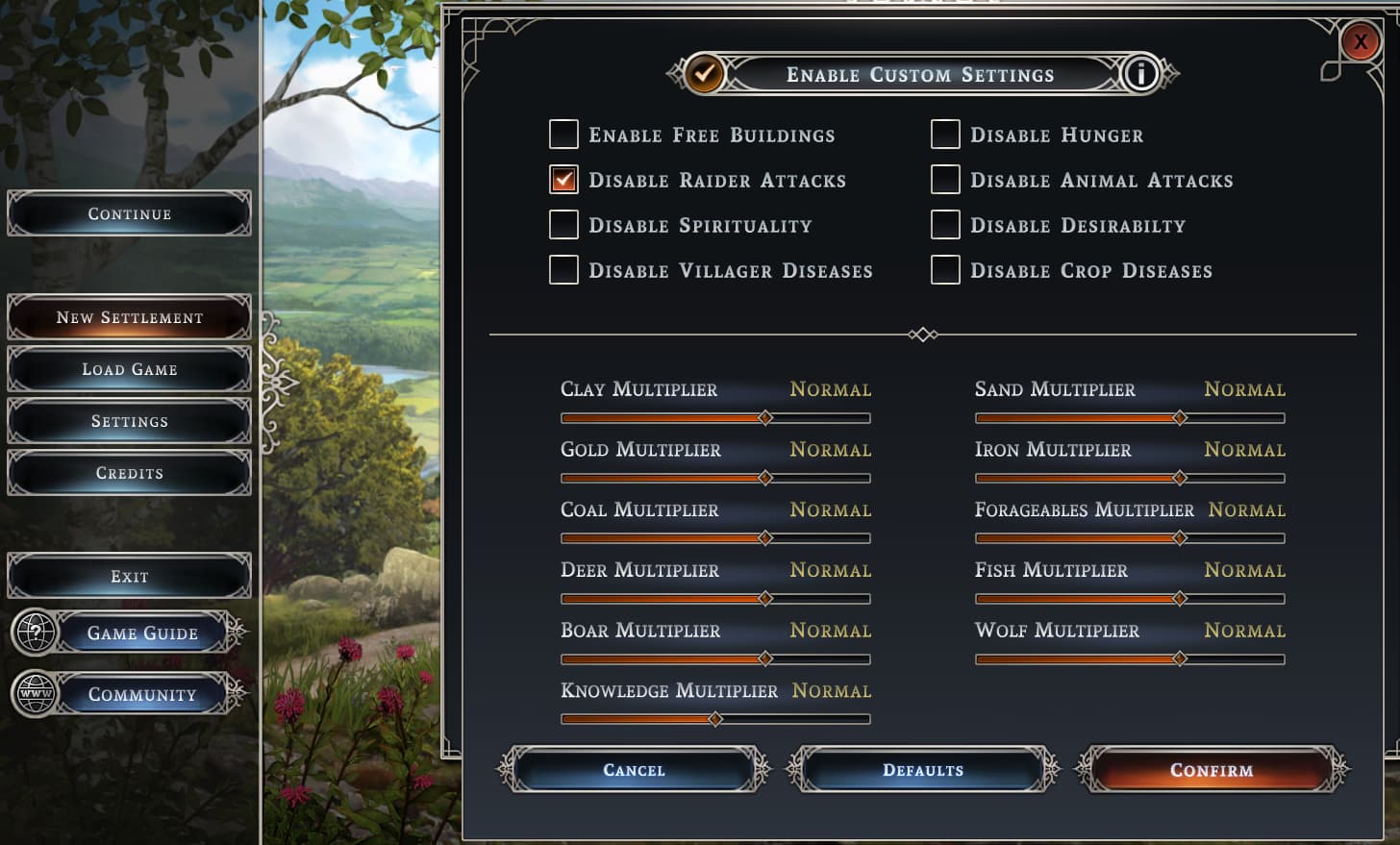
Task: Click the Knowledge Multiplier slider handle
Action: tap(714, 719)
